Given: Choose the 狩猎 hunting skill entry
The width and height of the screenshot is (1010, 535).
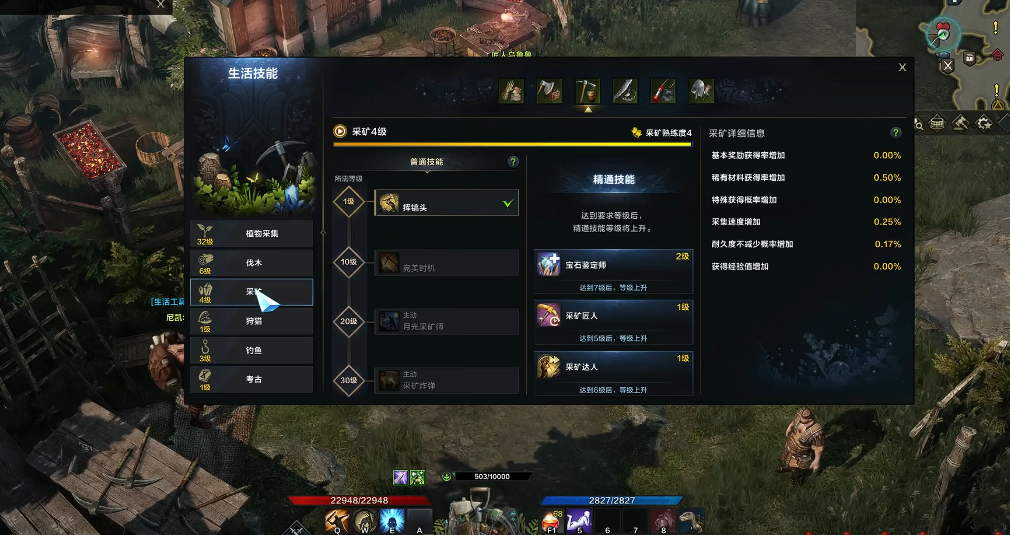Looking at the screenshot, I should point(252,321).
